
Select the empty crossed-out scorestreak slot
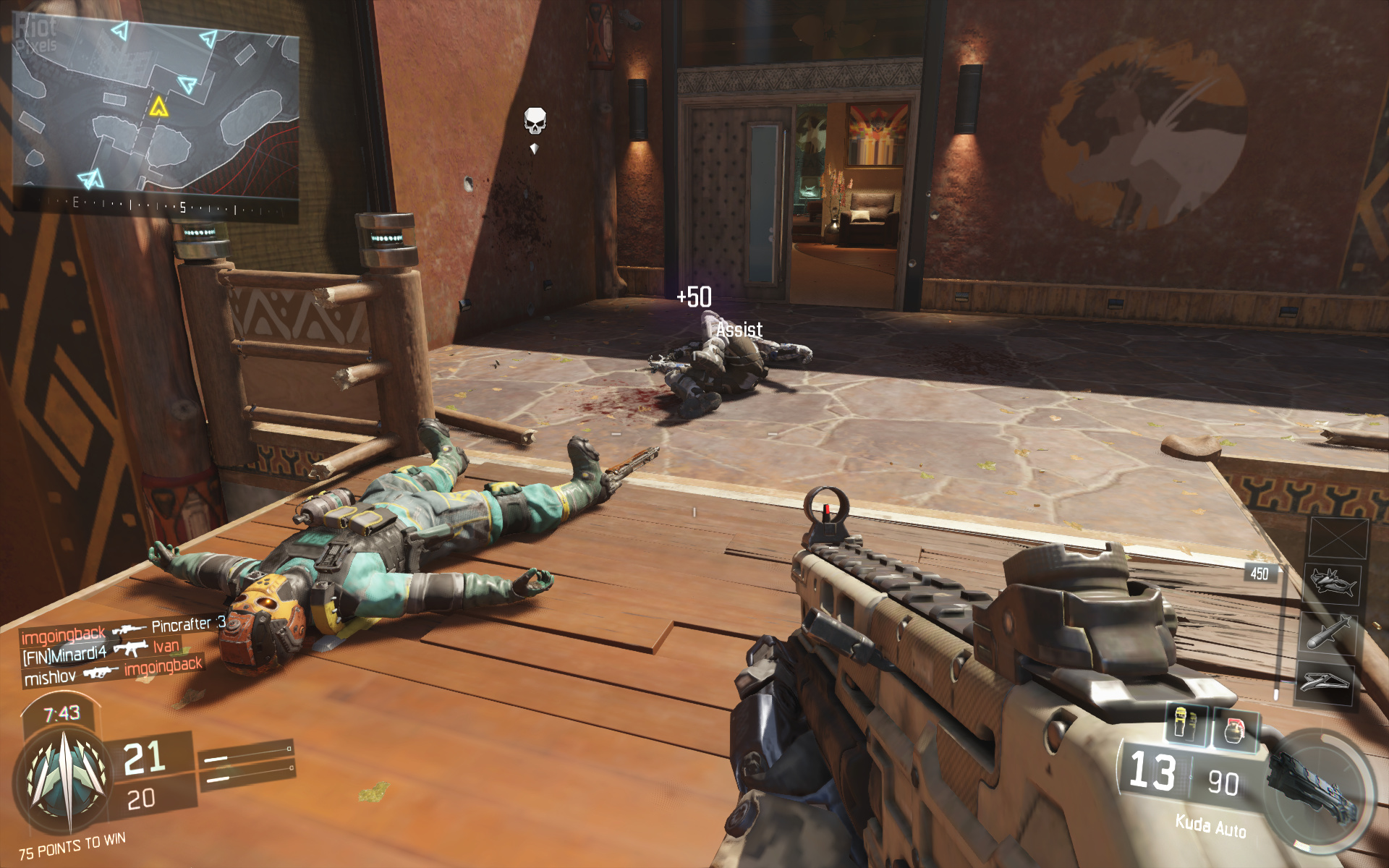(1338, 539)
